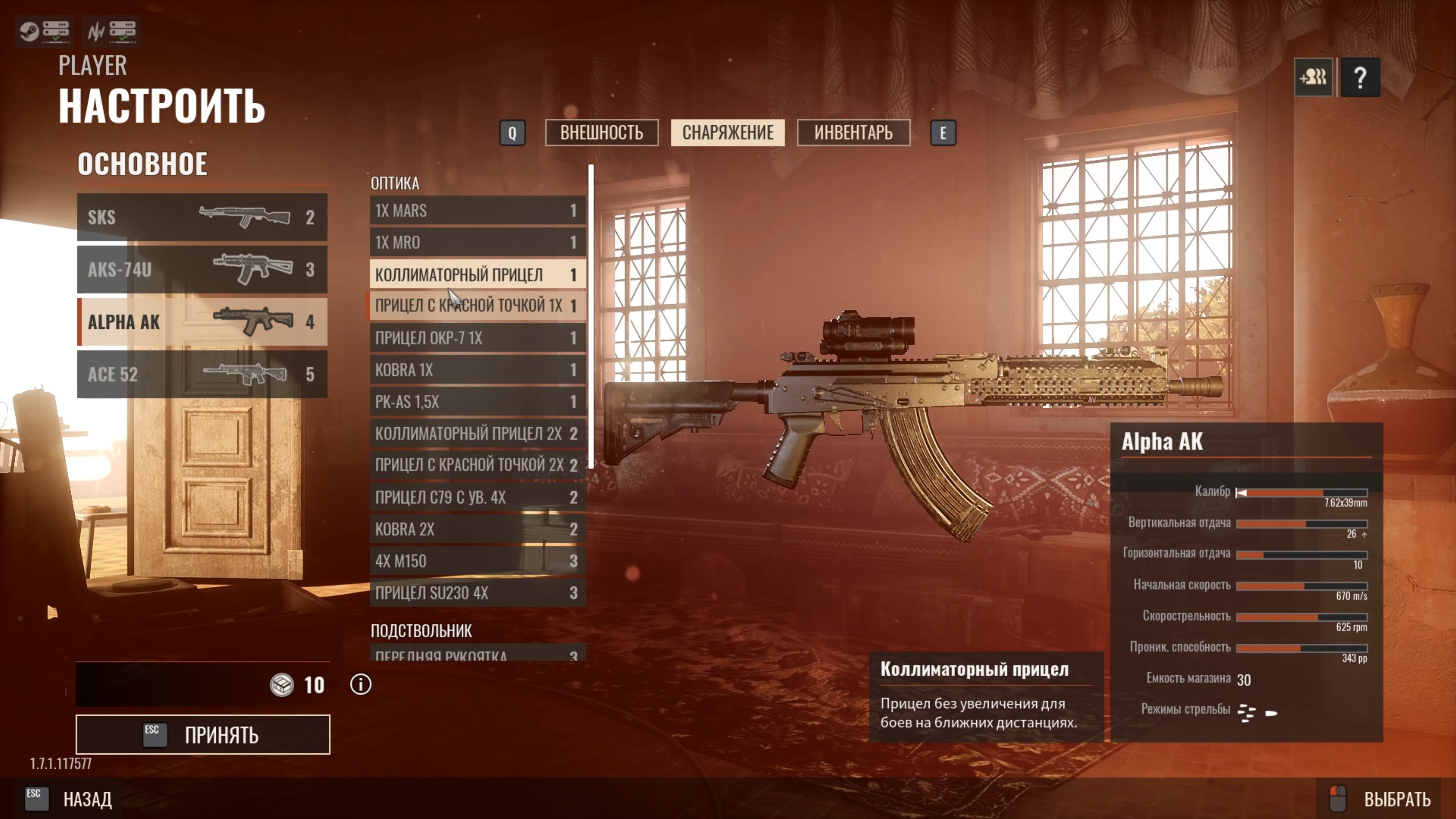Choose the SKS primary weapon

tap(202, 217)
